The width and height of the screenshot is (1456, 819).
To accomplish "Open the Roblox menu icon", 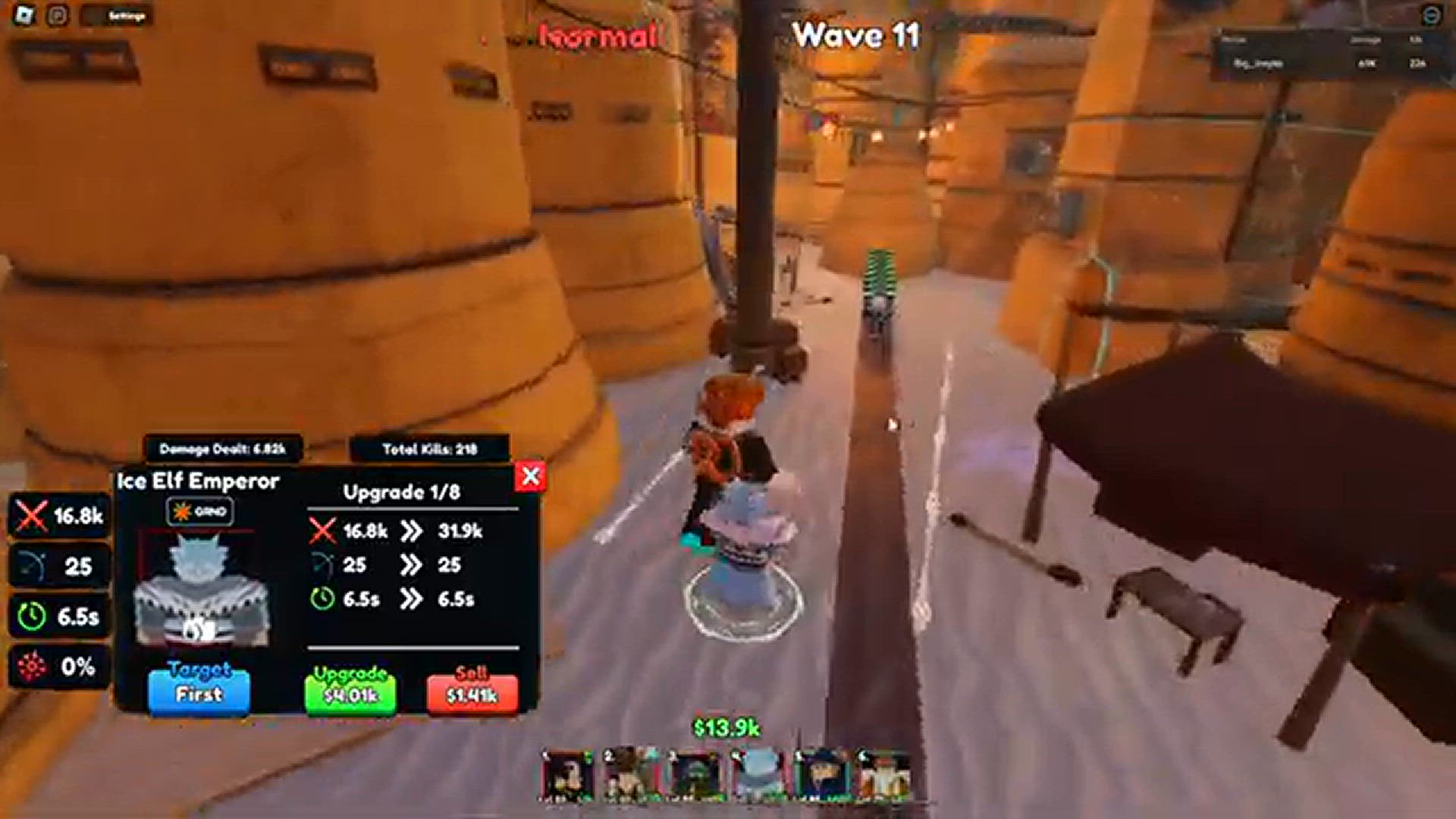I will coord(24,15).
